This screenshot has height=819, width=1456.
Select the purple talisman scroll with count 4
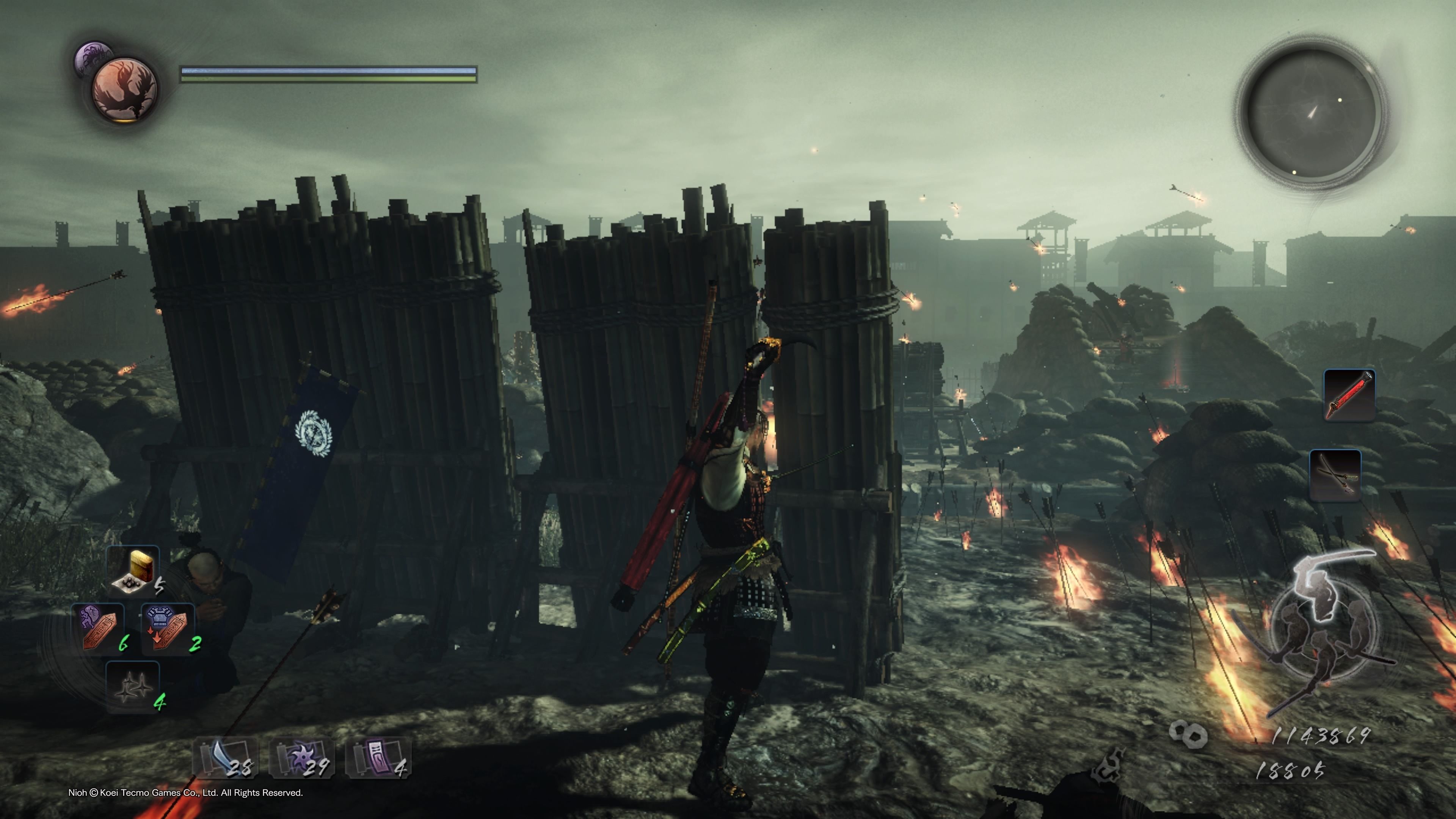click(x=378, y=758)
